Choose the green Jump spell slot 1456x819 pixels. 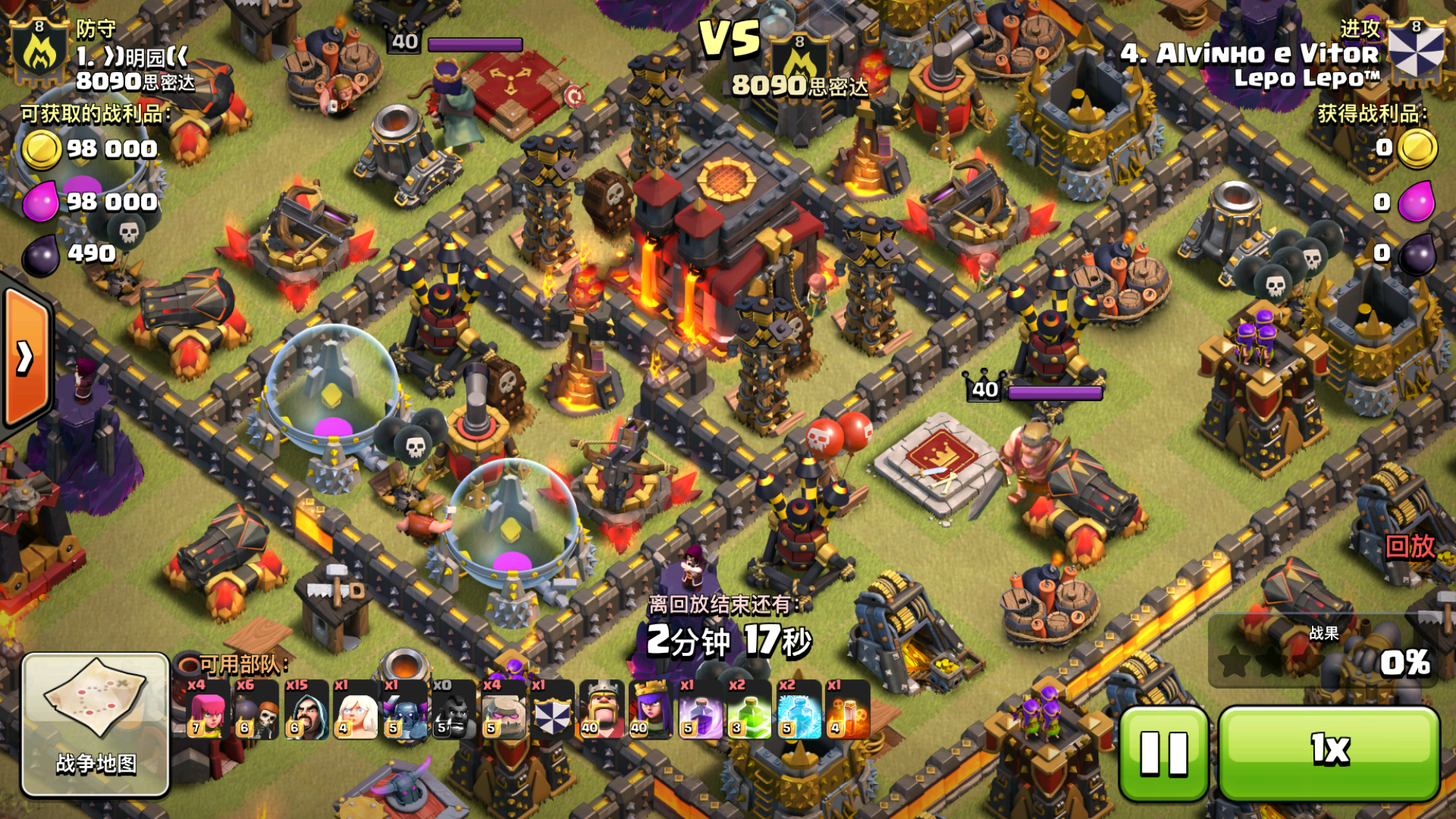(x=749, y=710)
